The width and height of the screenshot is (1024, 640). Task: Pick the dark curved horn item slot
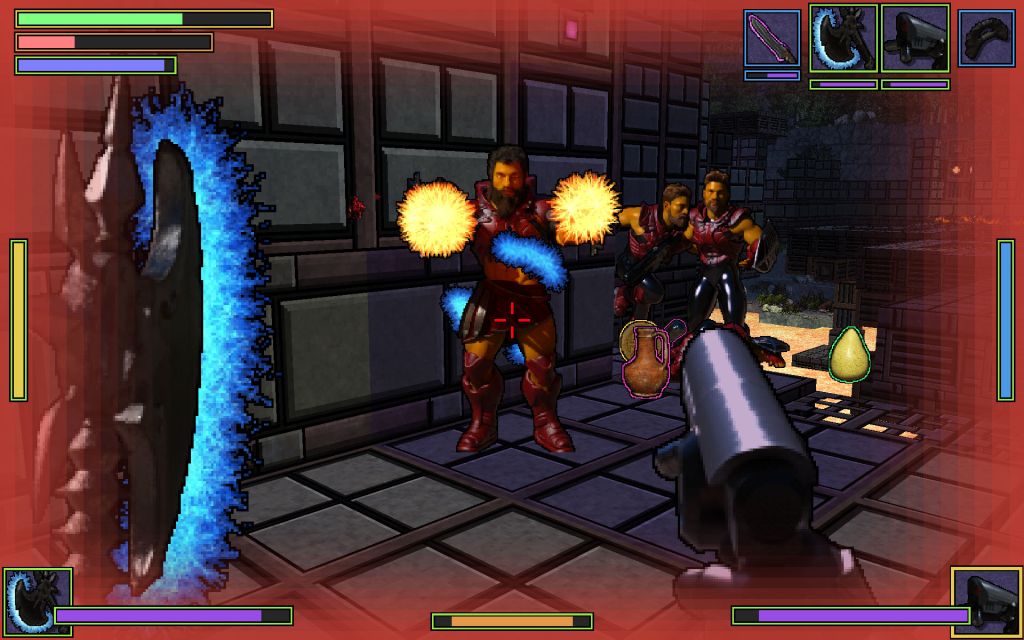(x=987, y=38)
